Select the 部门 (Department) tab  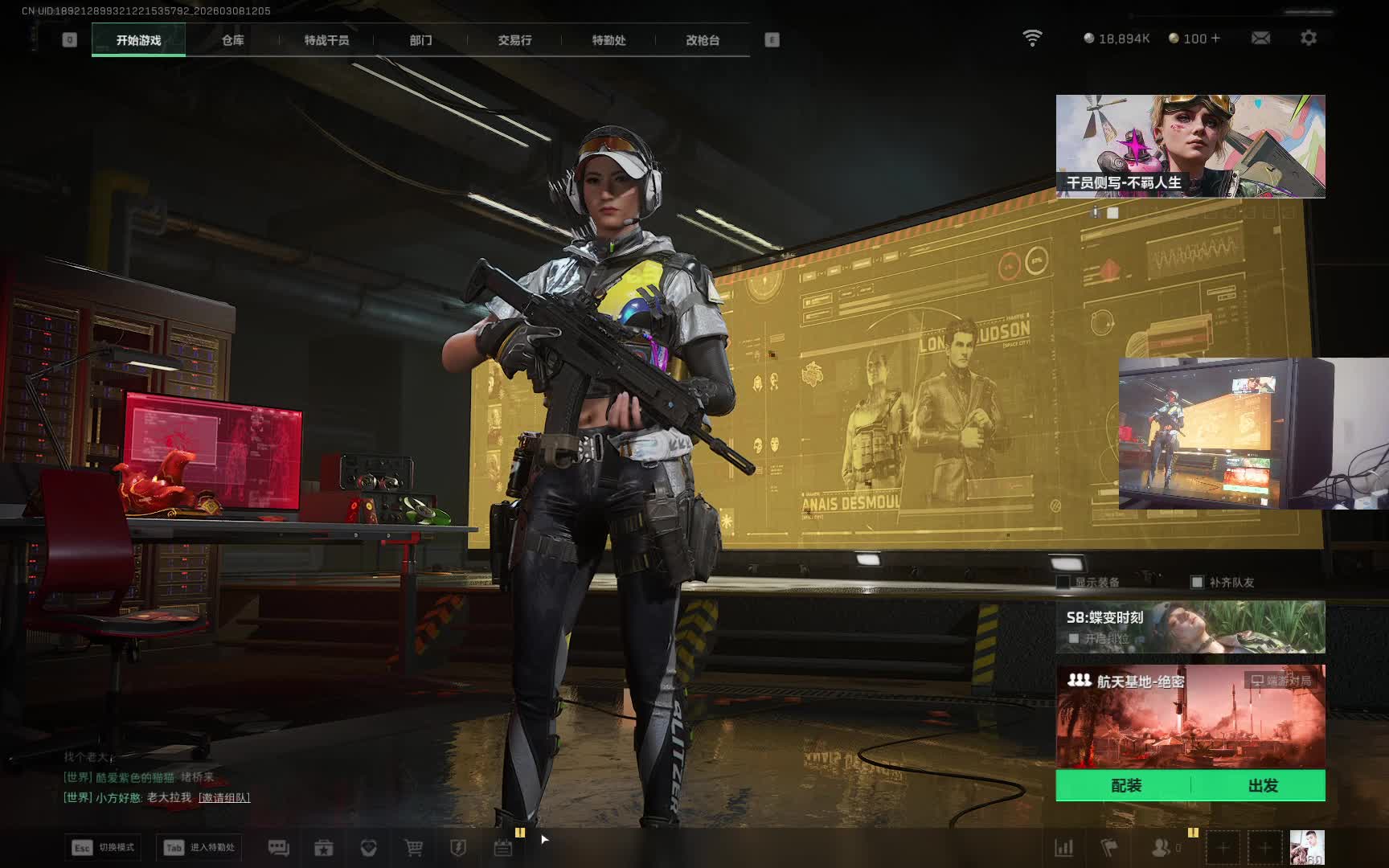coord(420,40)
